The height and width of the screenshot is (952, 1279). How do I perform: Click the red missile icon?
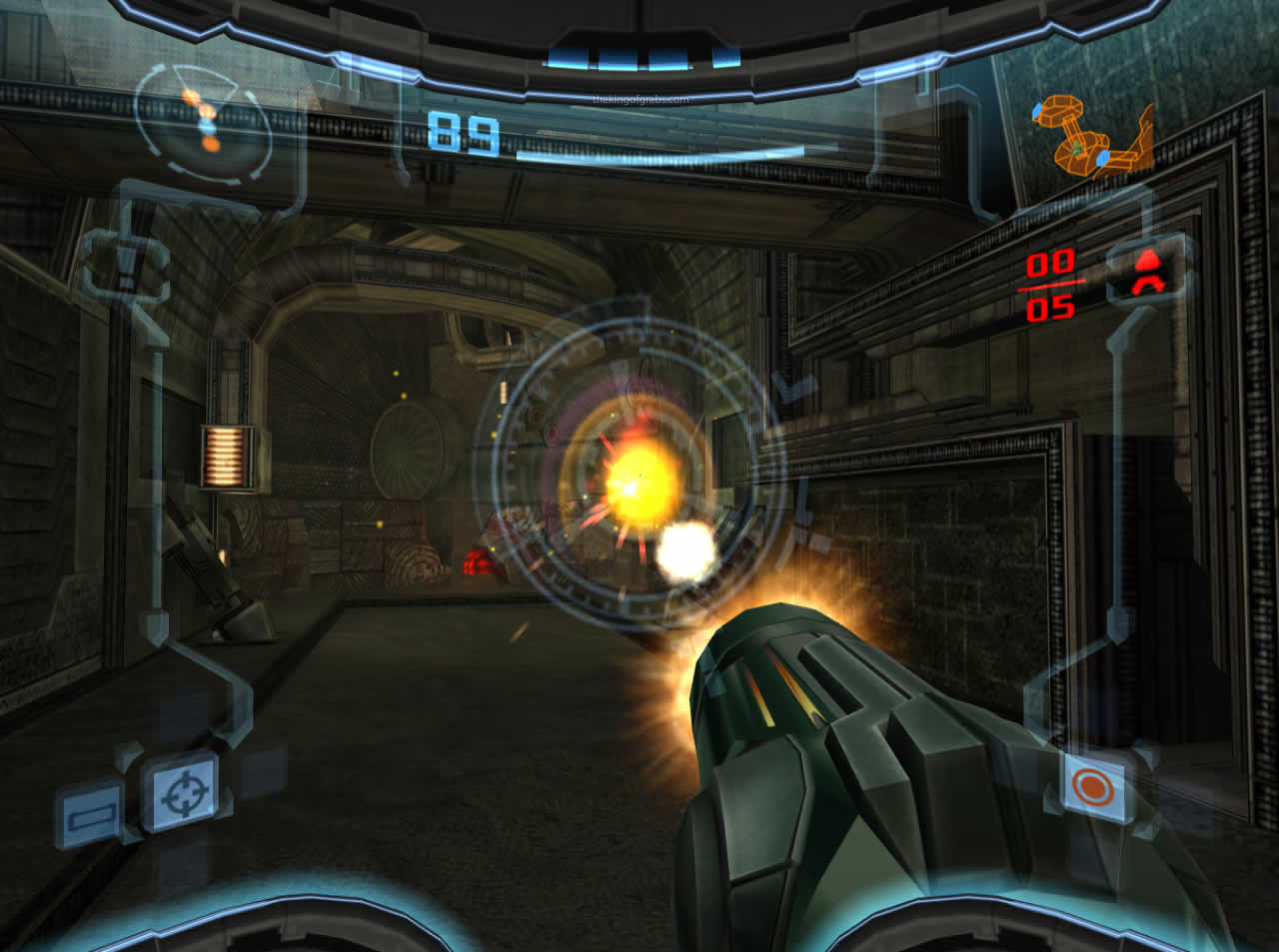[x=1146, y=273]
